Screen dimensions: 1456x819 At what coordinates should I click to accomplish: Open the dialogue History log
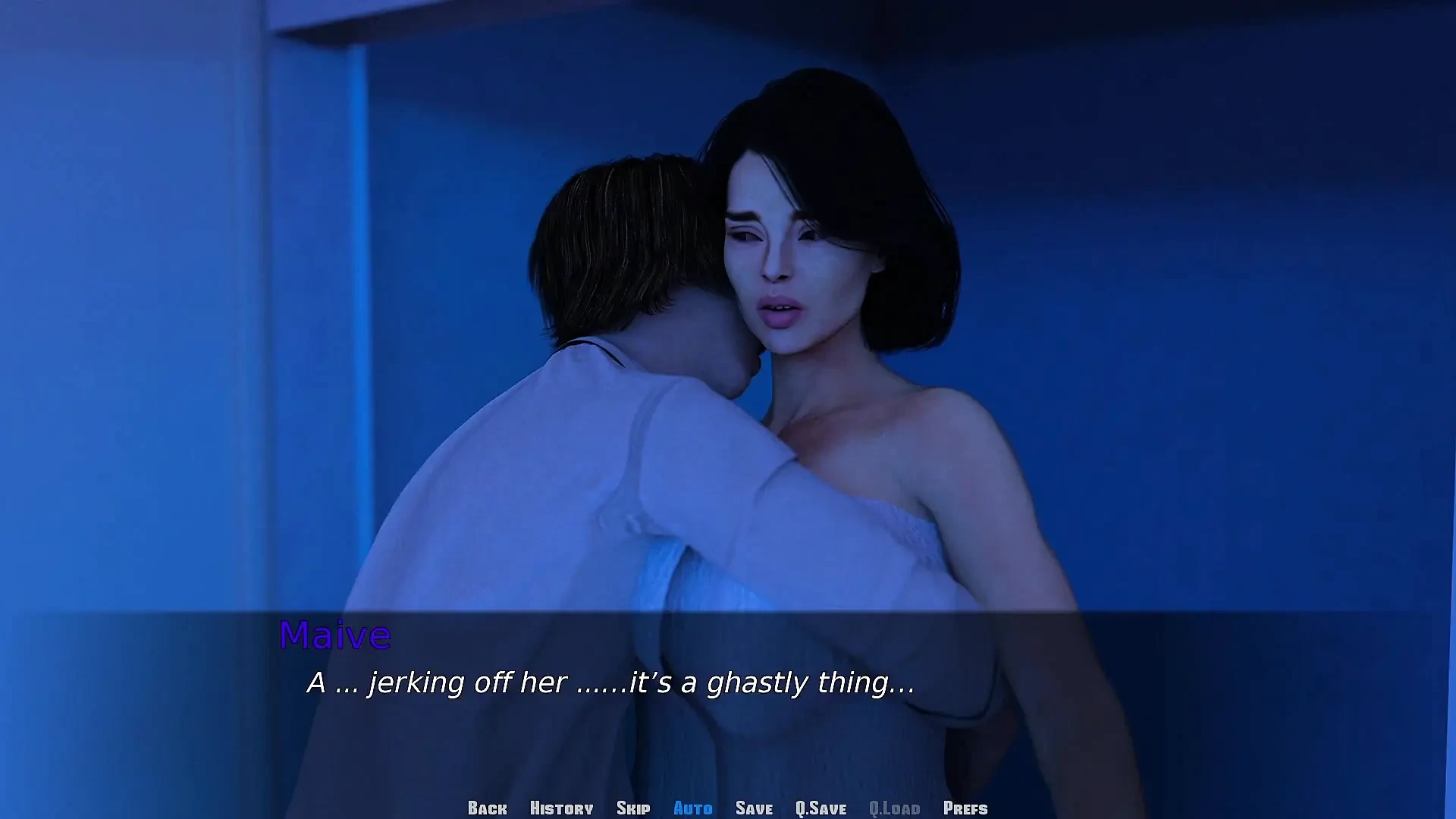tap(561, 808)
